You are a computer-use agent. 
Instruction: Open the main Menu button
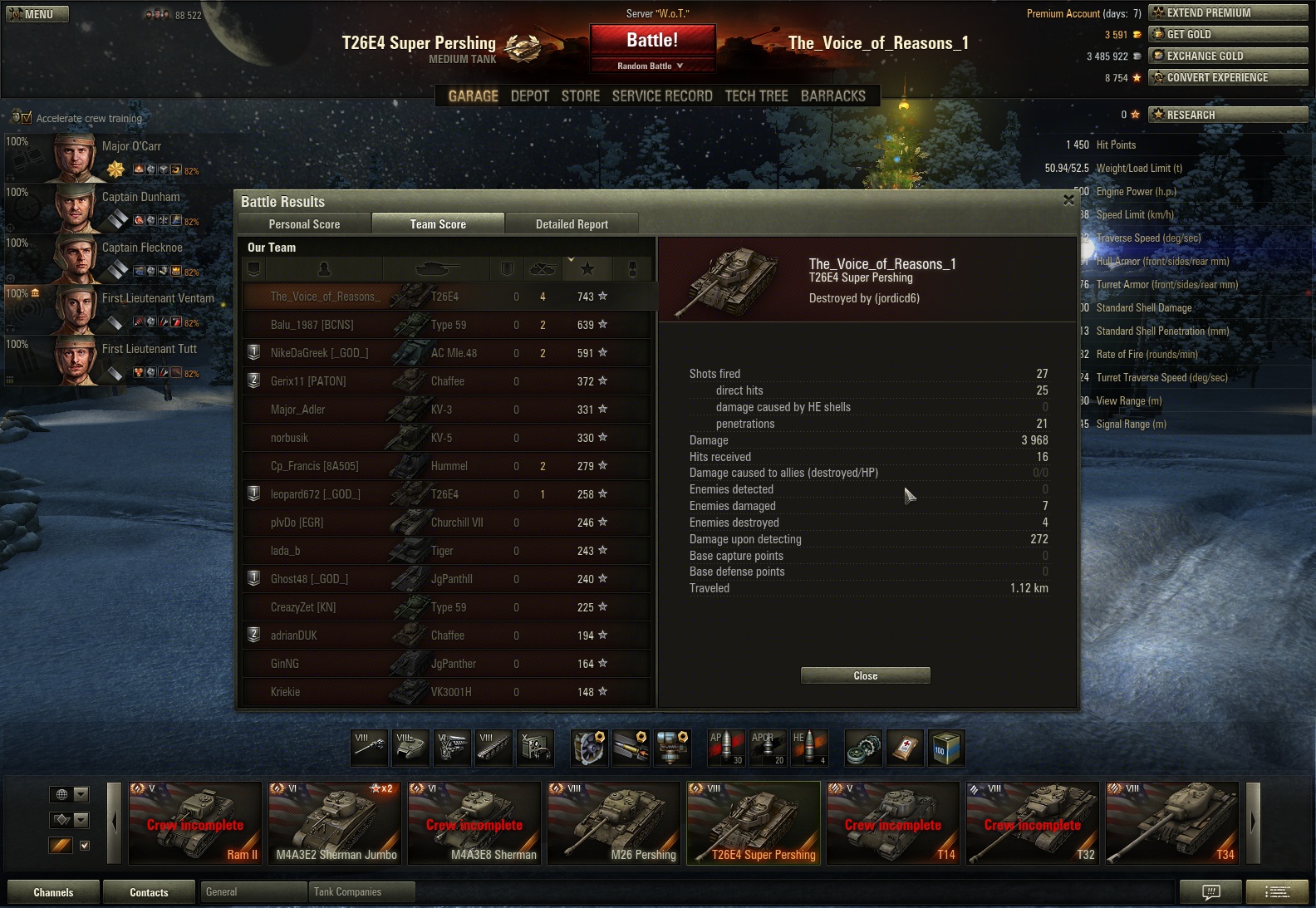[x=37, y=14]
